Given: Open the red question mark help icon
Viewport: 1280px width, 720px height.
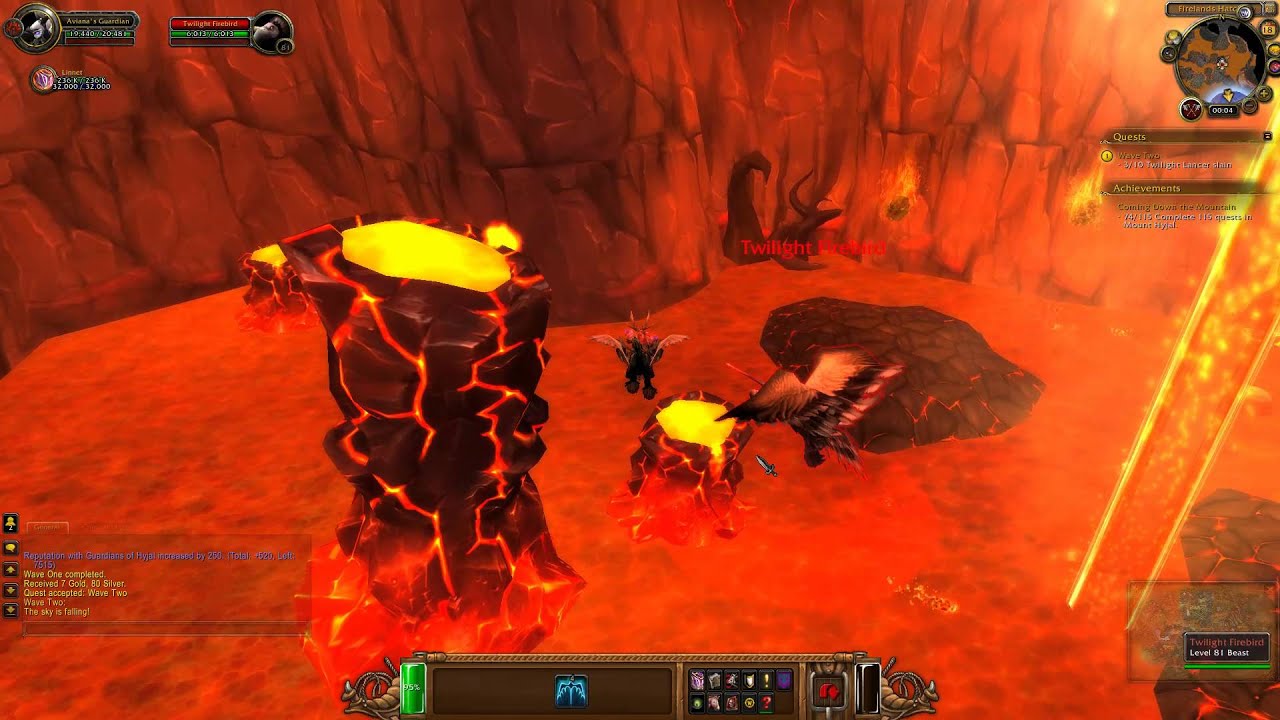Looking at the screenshot, I should pos(766,703).
